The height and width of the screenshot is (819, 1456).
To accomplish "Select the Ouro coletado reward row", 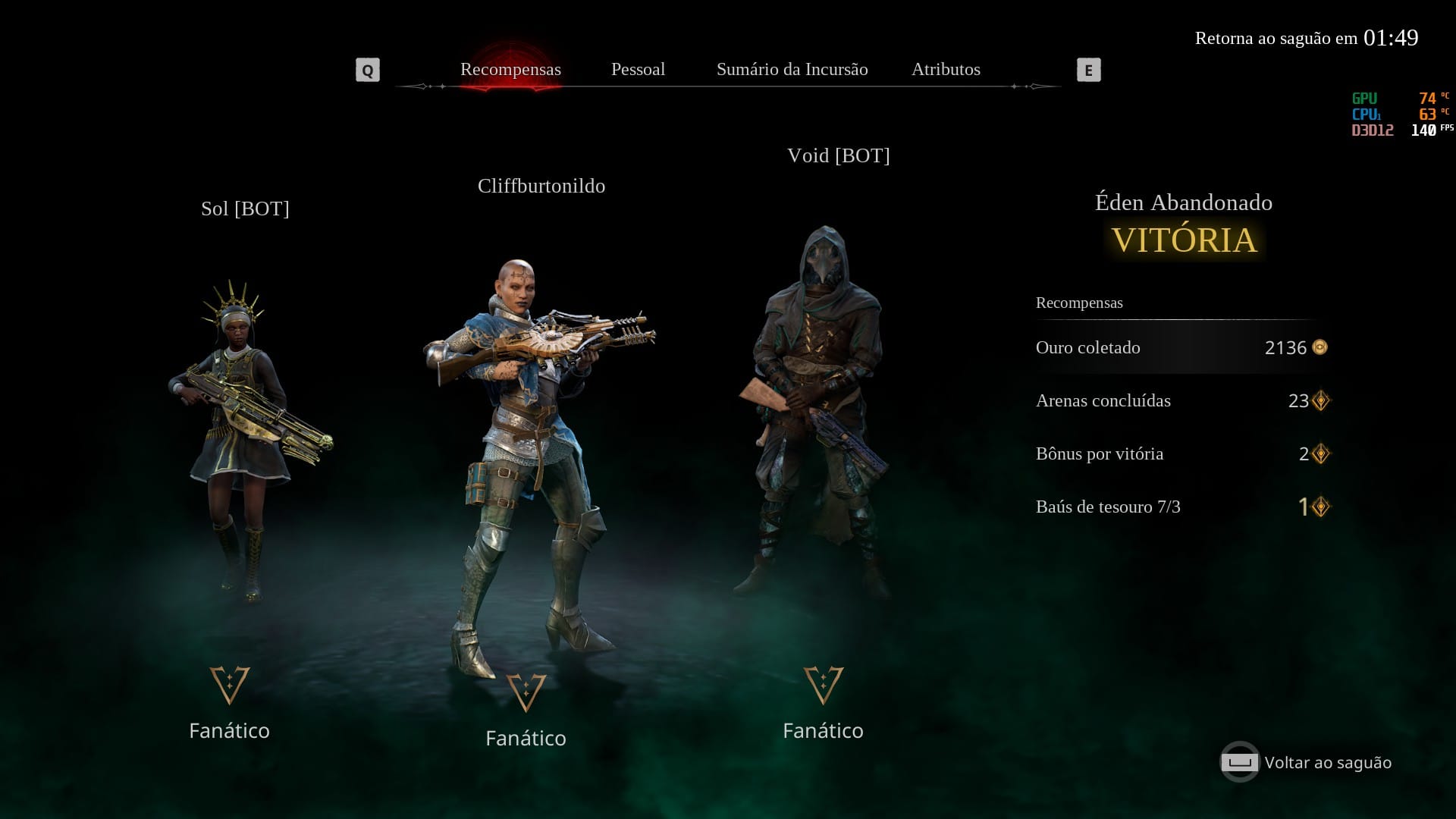I will tap(1180, 347).
